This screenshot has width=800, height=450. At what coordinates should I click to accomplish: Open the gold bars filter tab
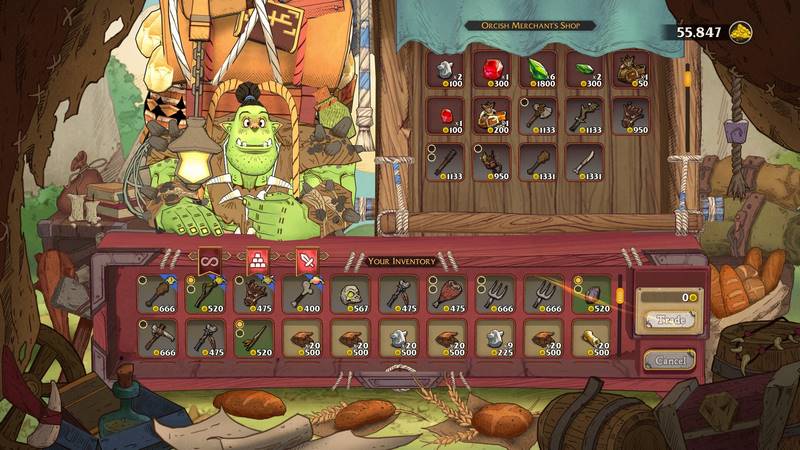point(258,262)
